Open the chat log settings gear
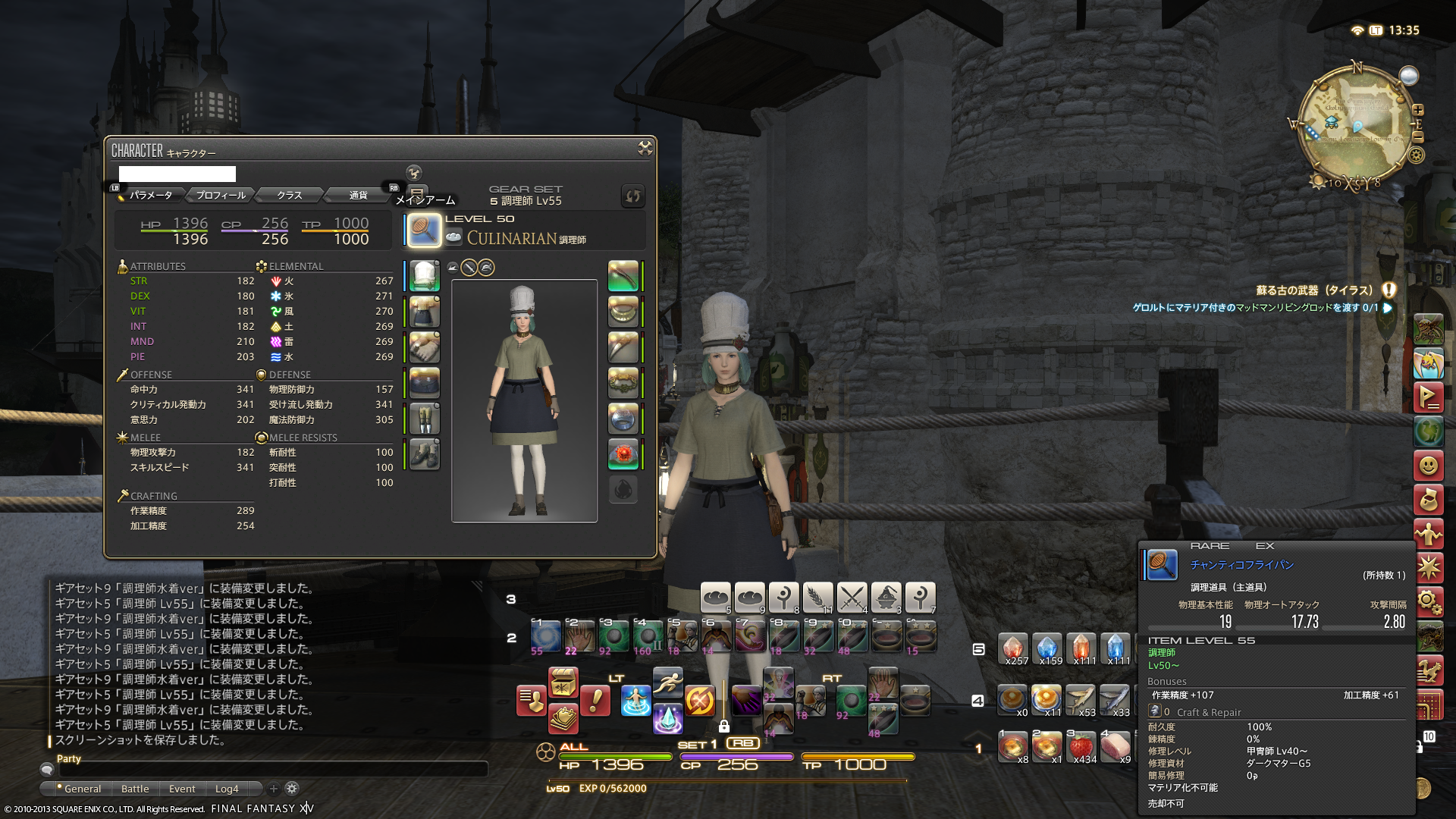Viewport: 1456px width, 819px height. pyautogui.click(x=292, y=789)
